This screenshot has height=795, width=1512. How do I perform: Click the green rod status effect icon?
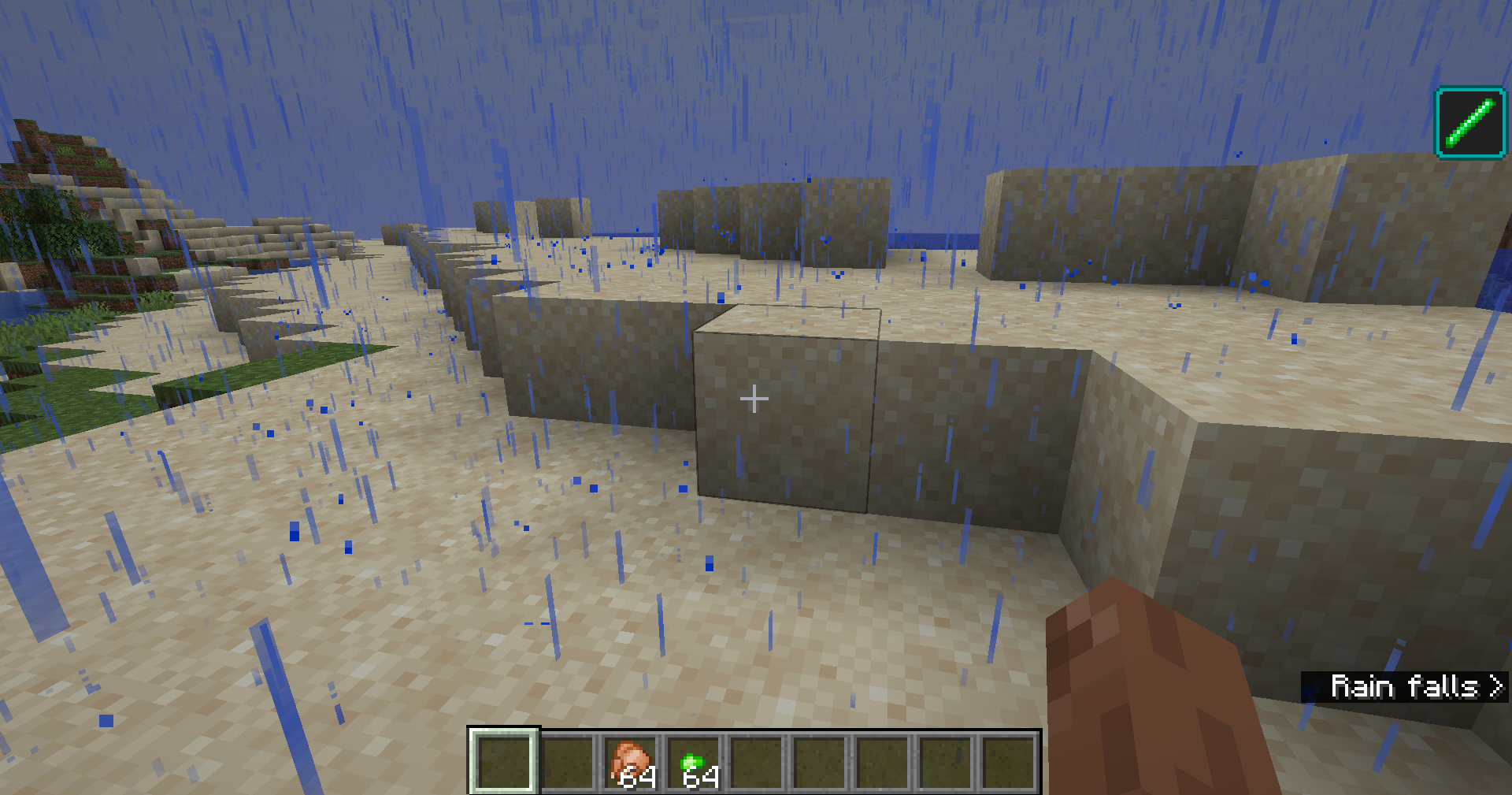tap(1470, 123)
